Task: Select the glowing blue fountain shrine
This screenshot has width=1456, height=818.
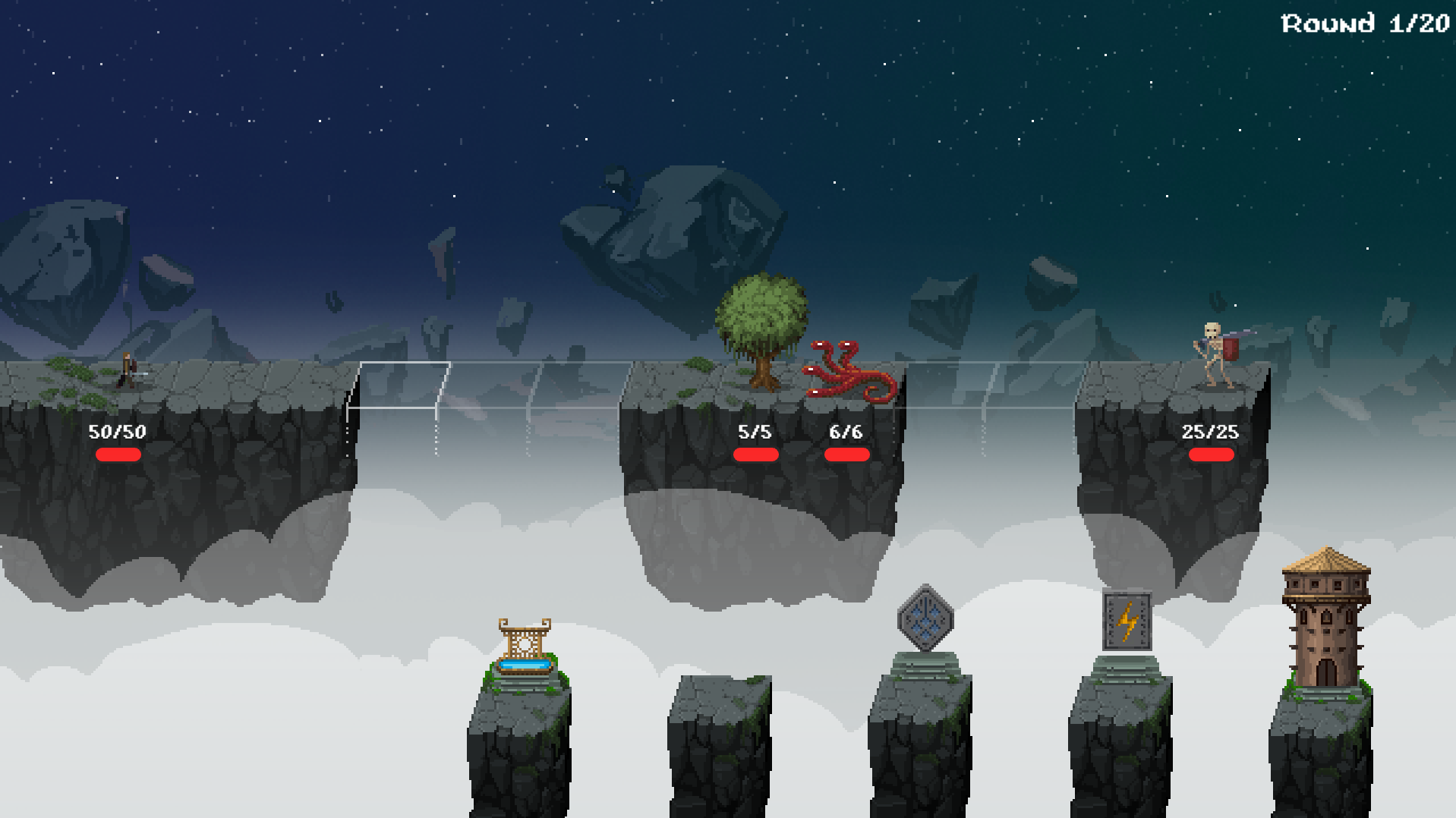Action: click(x=524, y=647)
